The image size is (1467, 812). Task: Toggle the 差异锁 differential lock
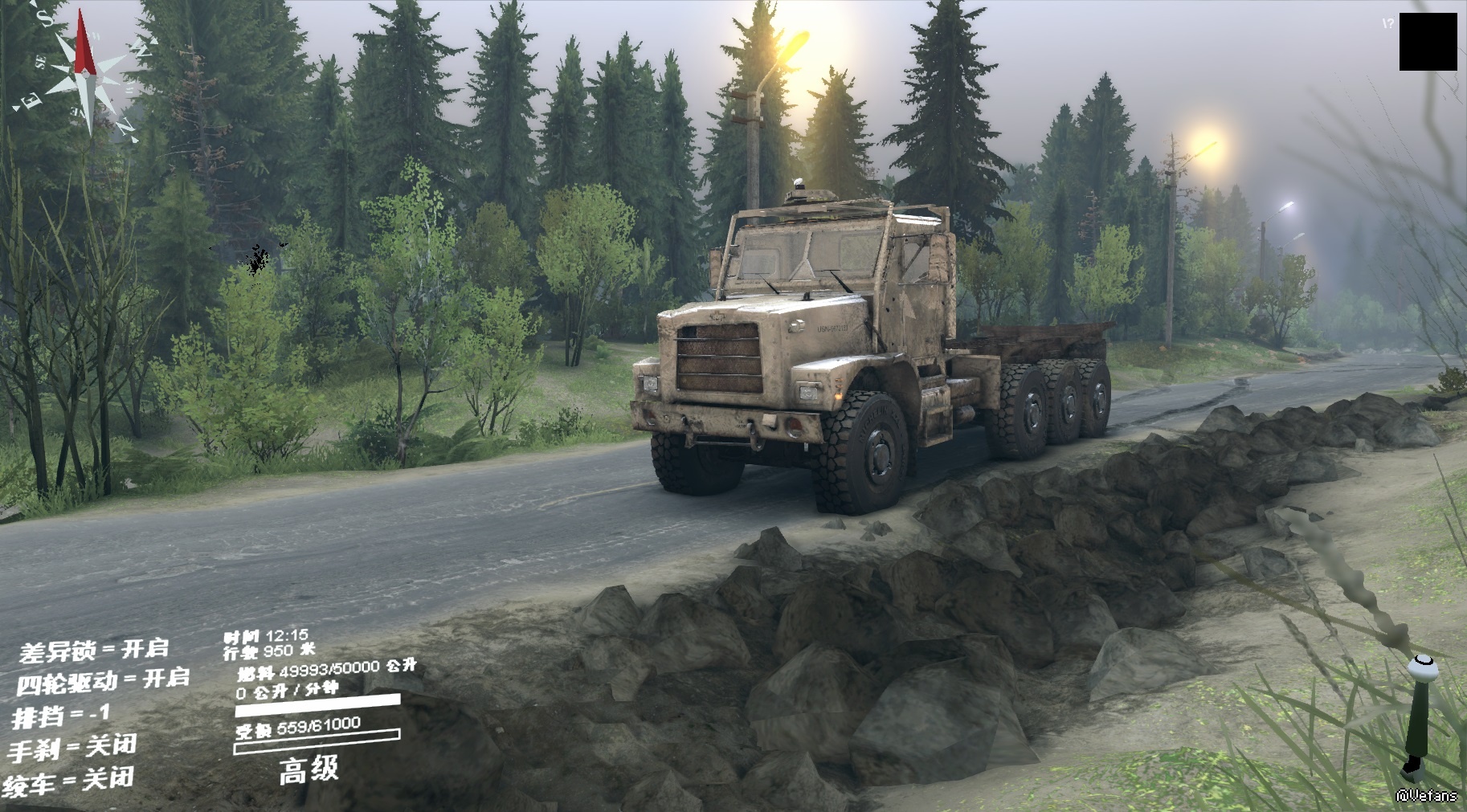click(94, 649)
